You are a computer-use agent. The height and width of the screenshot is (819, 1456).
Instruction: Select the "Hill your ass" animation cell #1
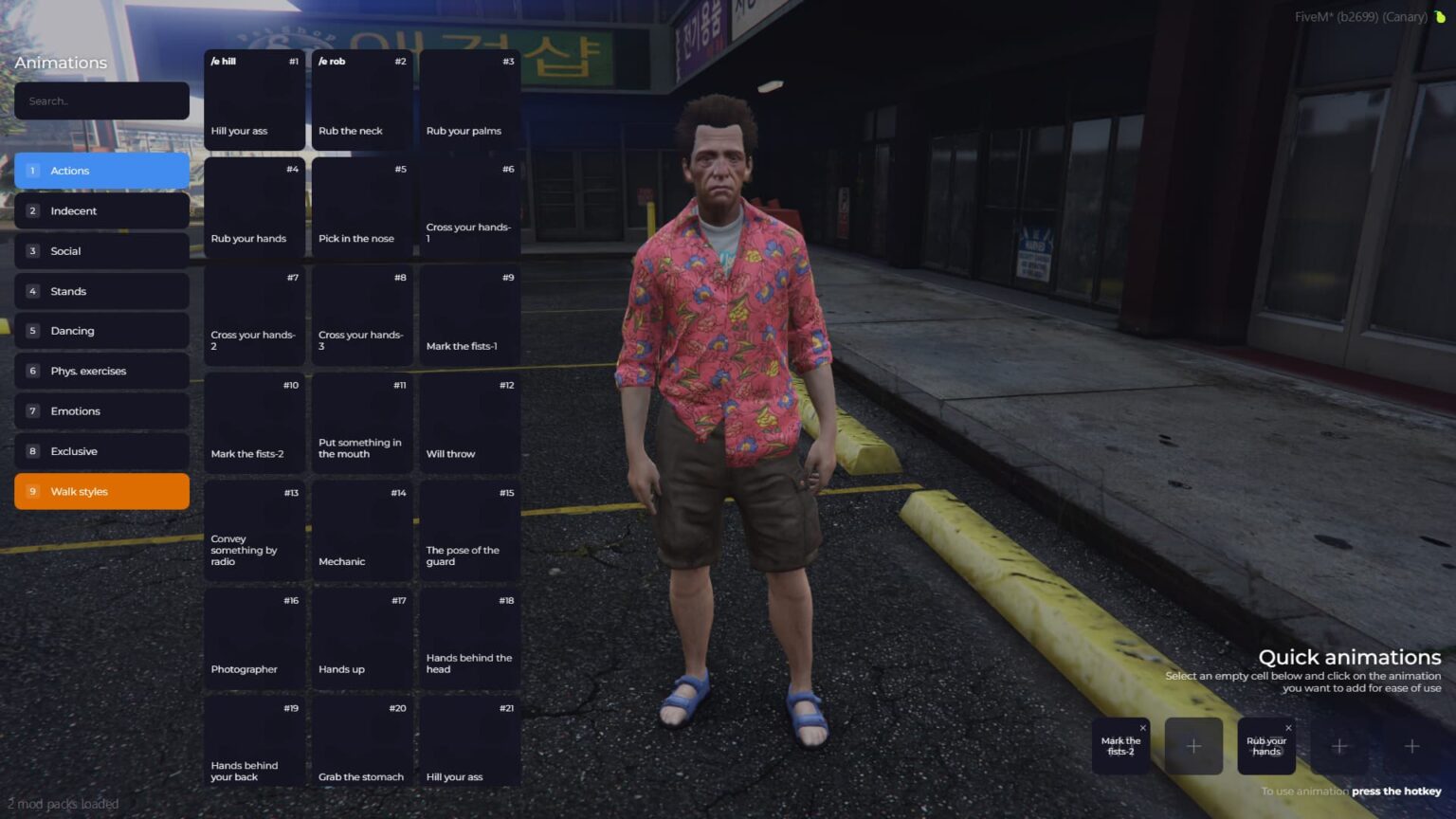pyautogui.click(x=253, y=100)
